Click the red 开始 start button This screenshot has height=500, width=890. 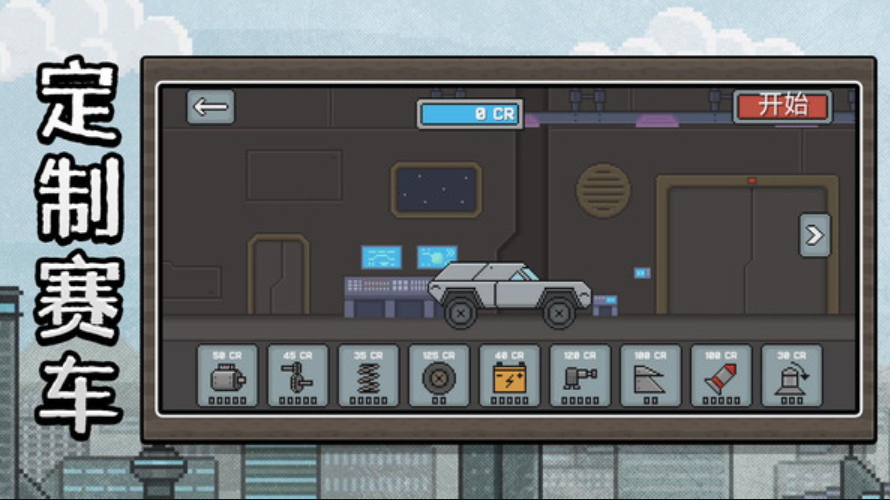click(x=782, y=106)
